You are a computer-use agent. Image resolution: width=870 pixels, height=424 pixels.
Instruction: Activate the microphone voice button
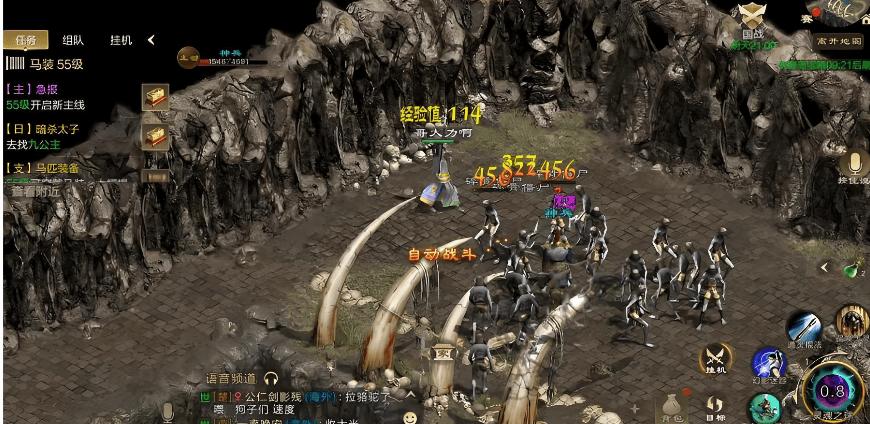click(x=855, y=164)
